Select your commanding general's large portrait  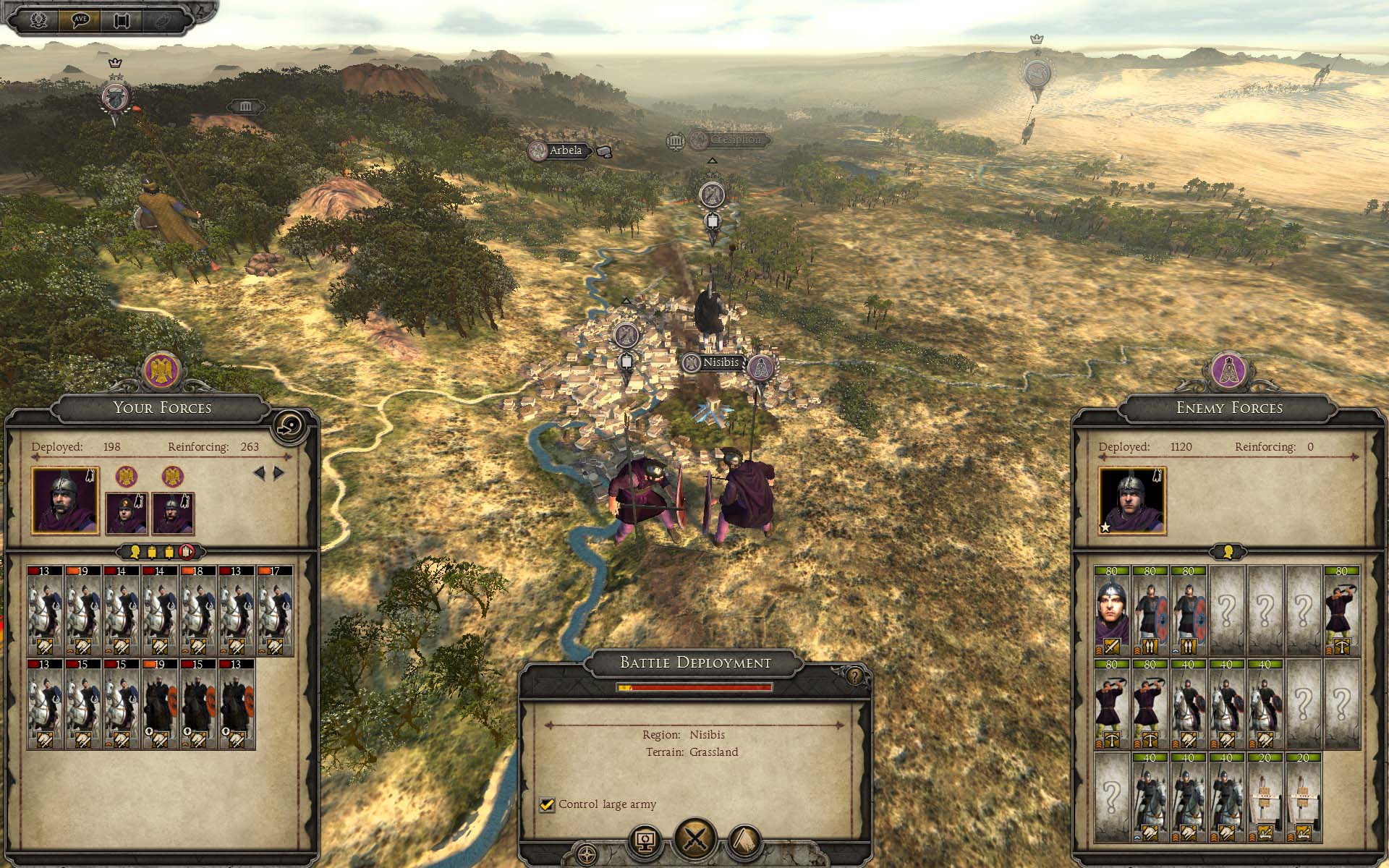(x=65, y=501)
